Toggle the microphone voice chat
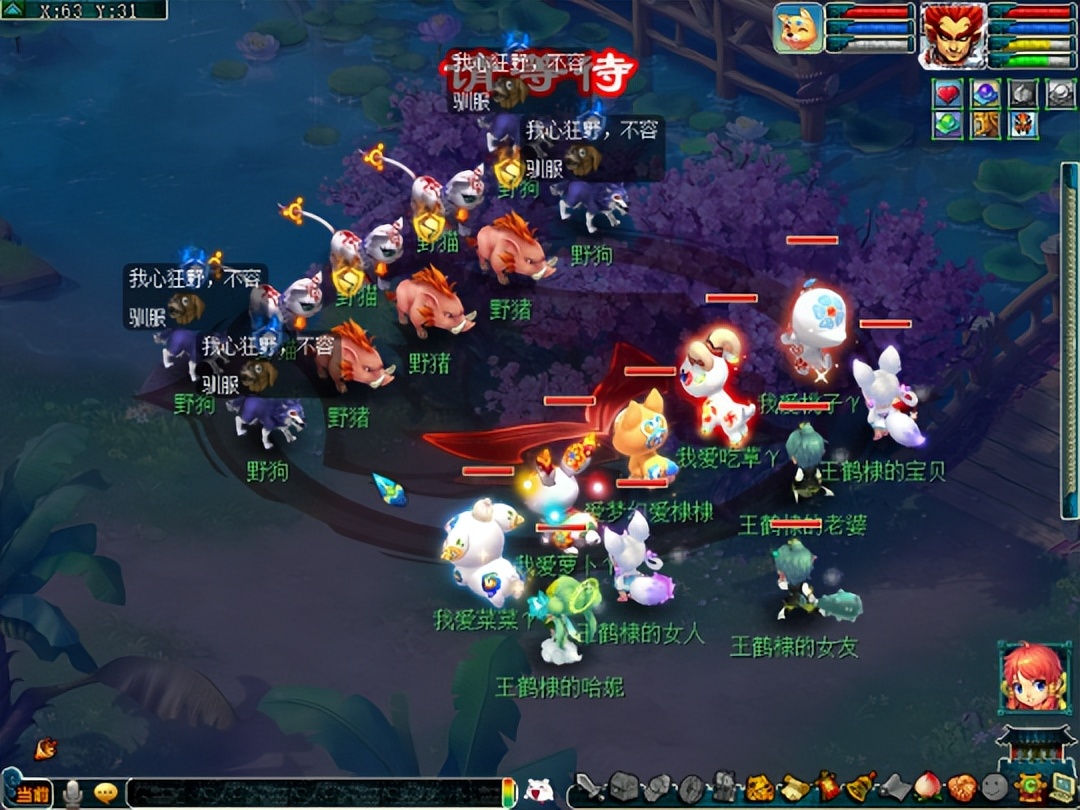Screen dimensions: 1080x810 coord(72,794)
